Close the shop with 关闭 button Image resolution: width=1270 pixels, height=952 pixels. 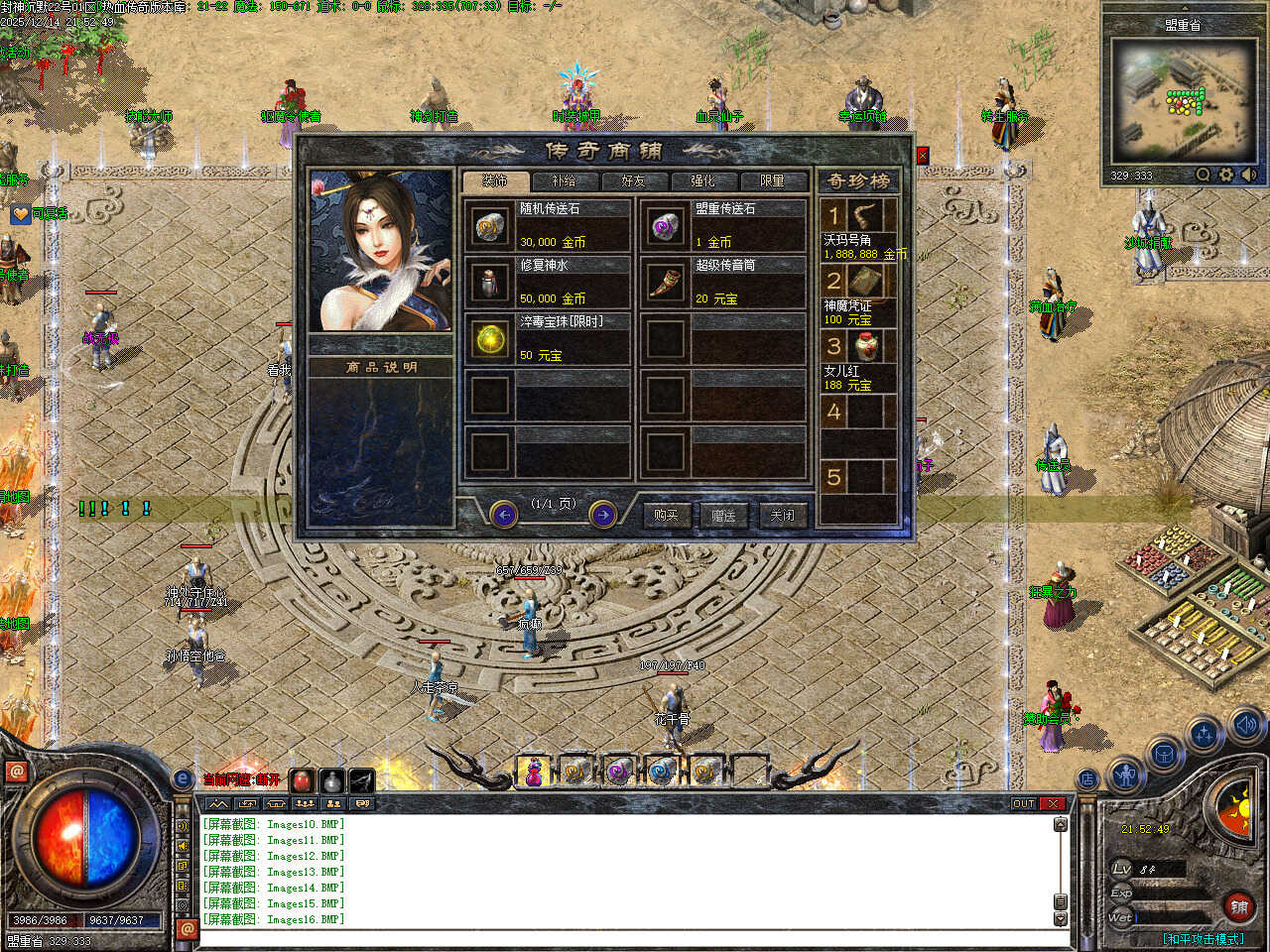coord(782,516)
